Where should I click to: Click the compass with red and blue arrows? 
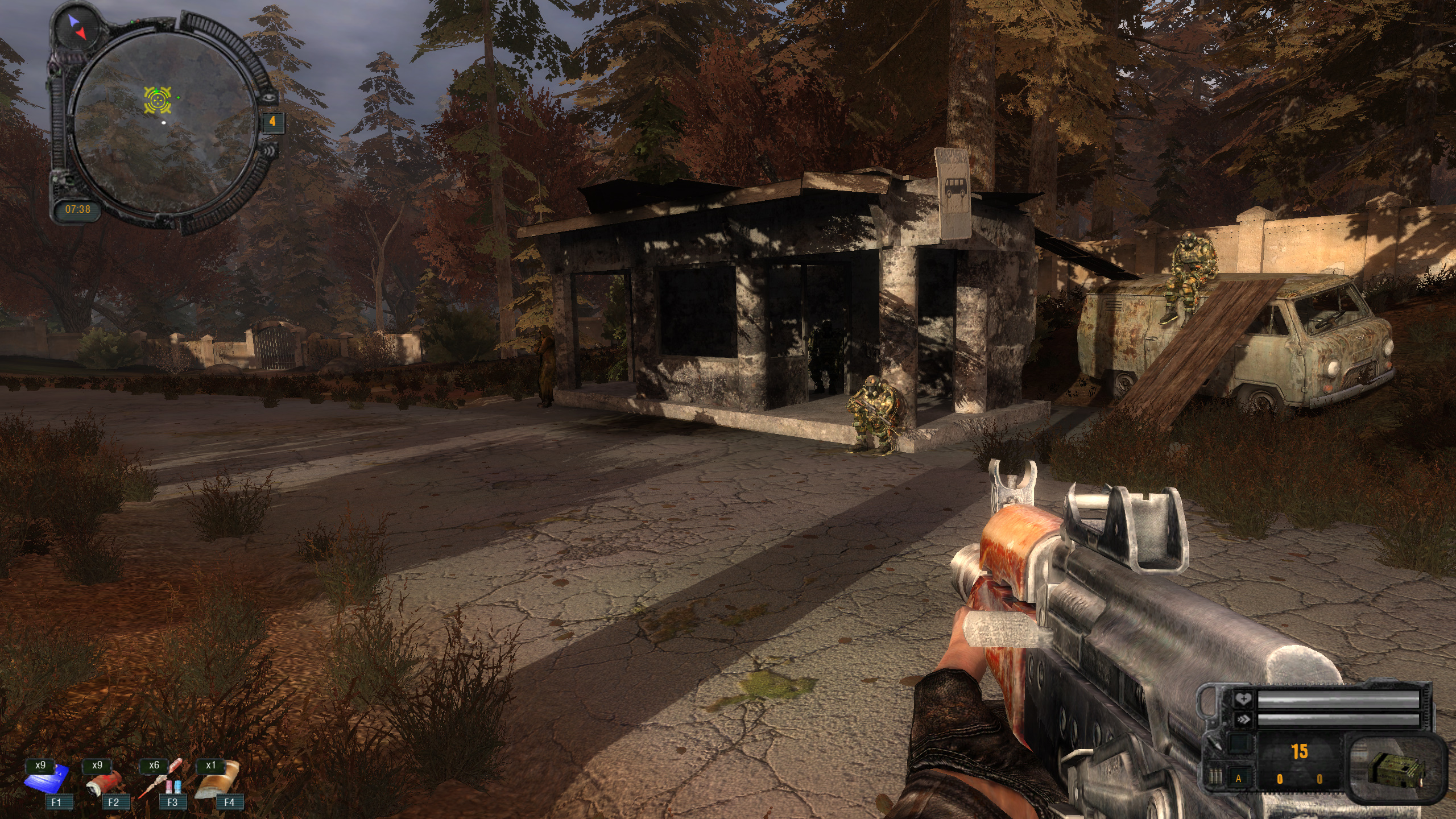77,27
